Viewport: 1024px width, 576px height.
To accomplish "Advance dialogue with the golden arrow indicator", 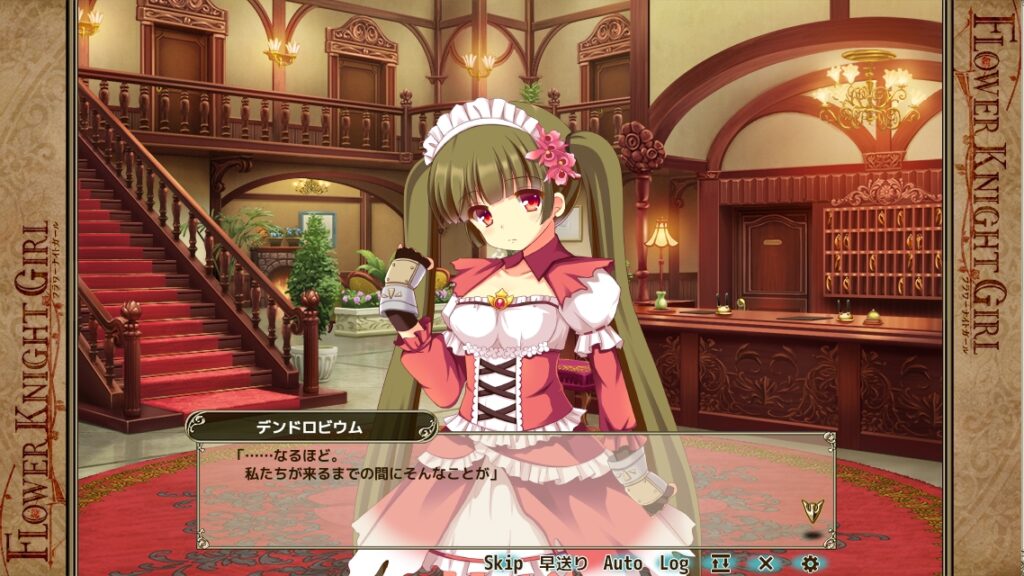I will point(810,512).
